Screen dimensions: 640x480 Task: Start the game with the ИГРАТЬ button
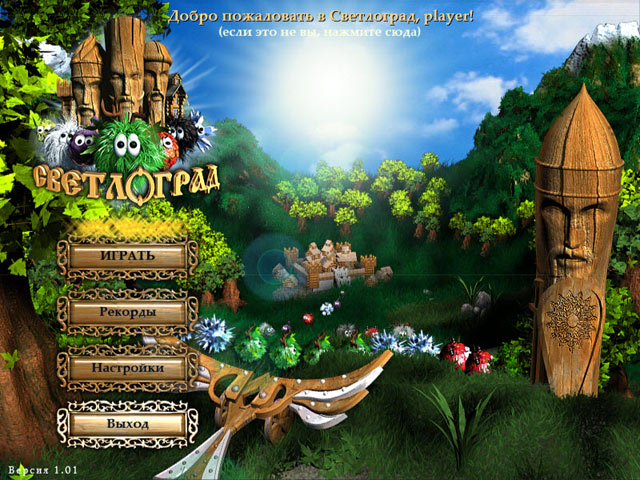pos(127,256)
